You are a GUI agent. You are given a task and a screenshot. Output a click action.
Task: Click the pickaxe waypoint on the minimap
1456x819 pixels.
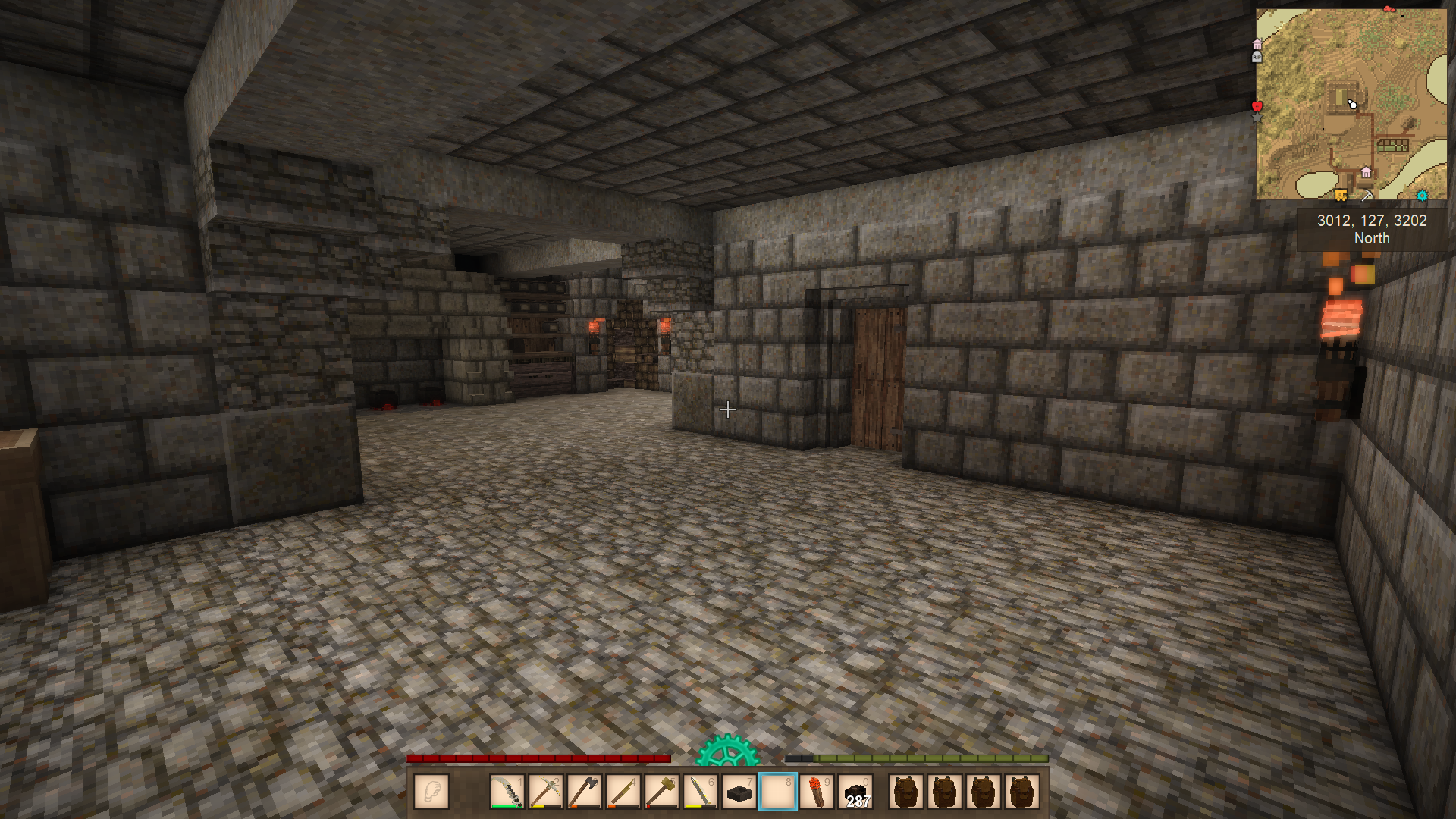(x=1367, y=196)
